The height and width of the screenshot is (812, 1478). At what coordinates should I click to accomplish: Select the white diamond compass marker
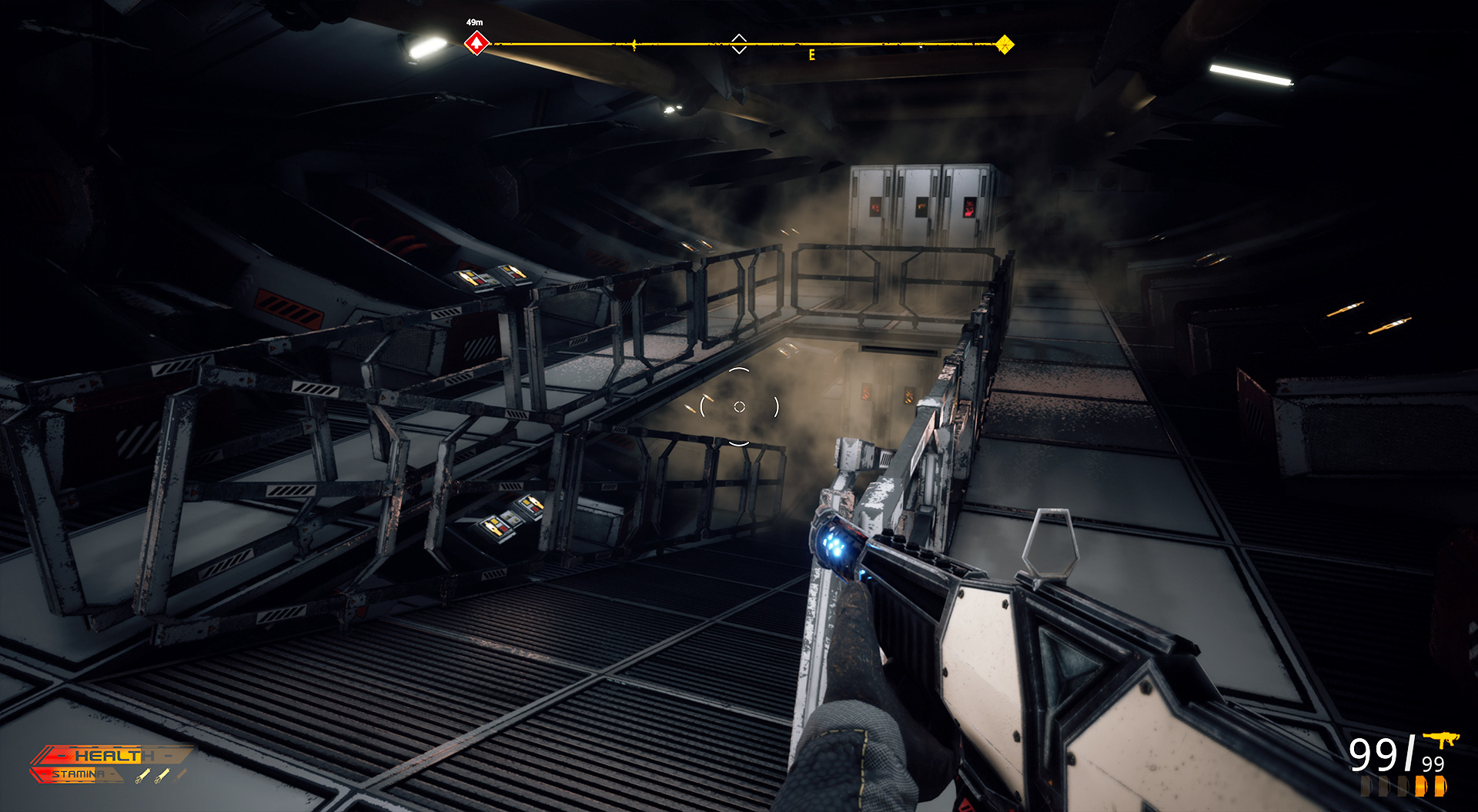click(738, 43)
